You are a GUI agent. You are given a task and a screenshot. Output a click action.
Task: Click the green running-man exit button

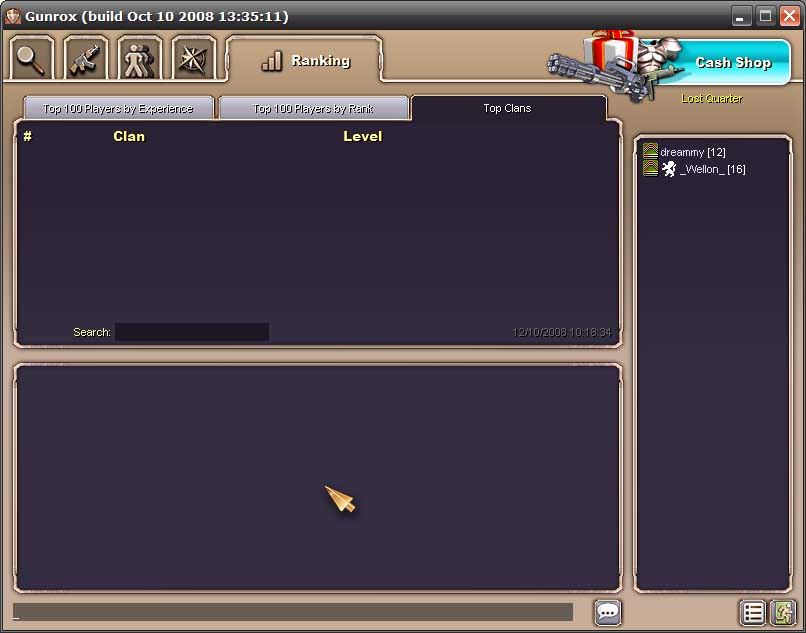pyautogui.click(x=781, y=612)
